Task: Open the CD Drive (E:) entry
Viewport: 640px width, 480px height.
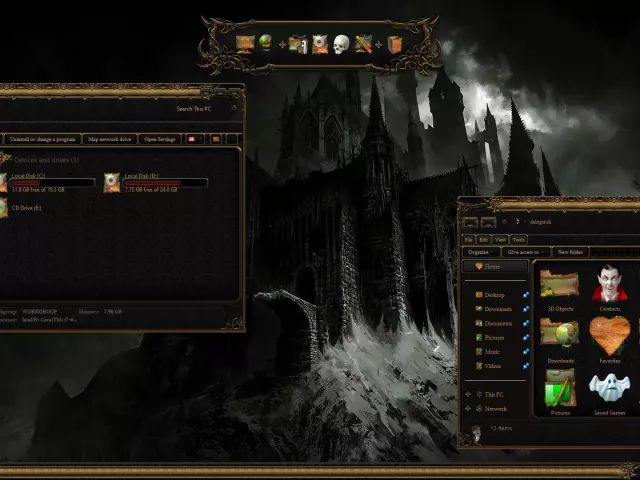Action: pyautogui.click(x=27, y=208)
